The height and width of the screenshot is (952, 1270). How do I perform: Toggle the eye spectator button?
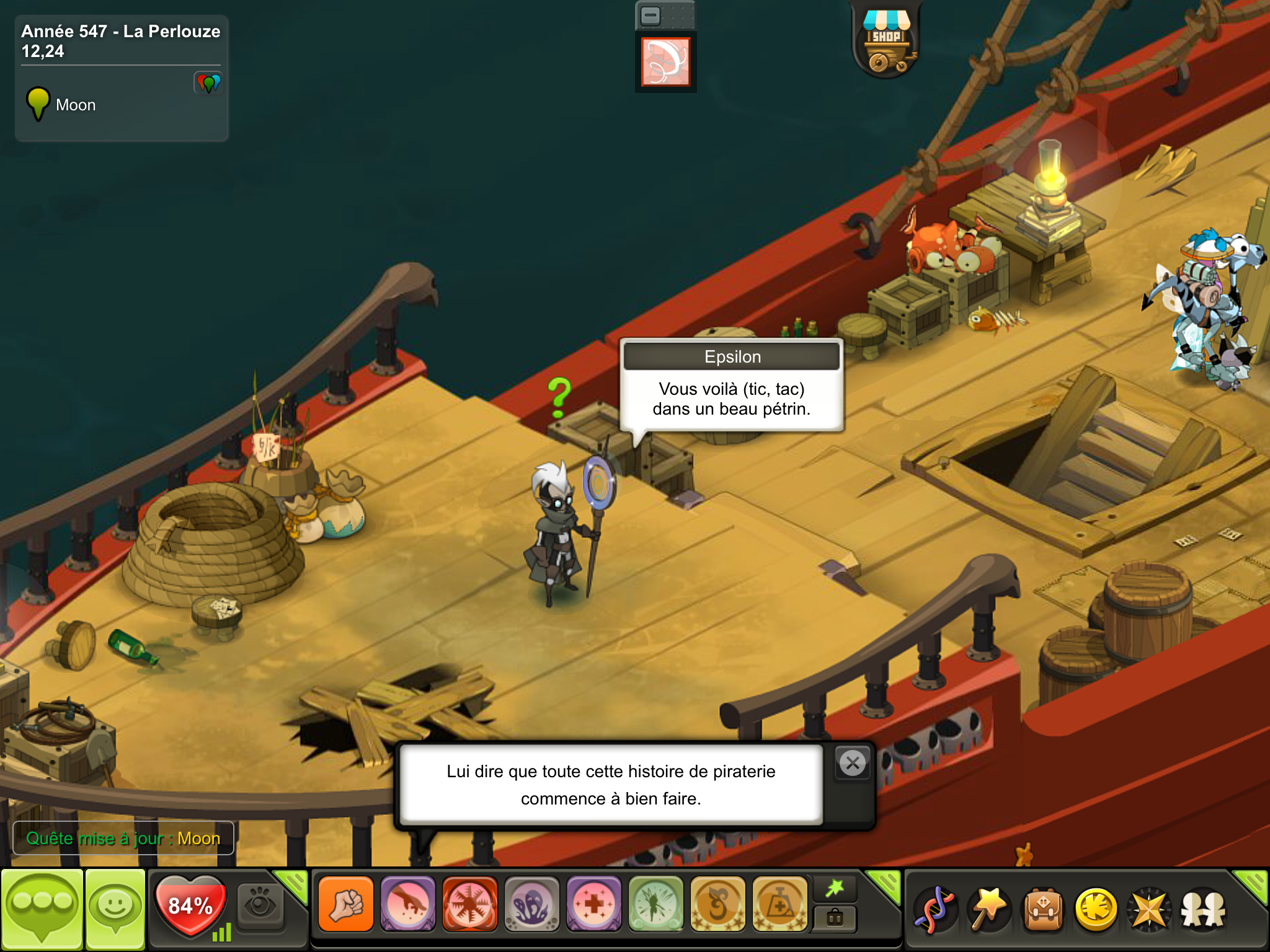(260, 906)
